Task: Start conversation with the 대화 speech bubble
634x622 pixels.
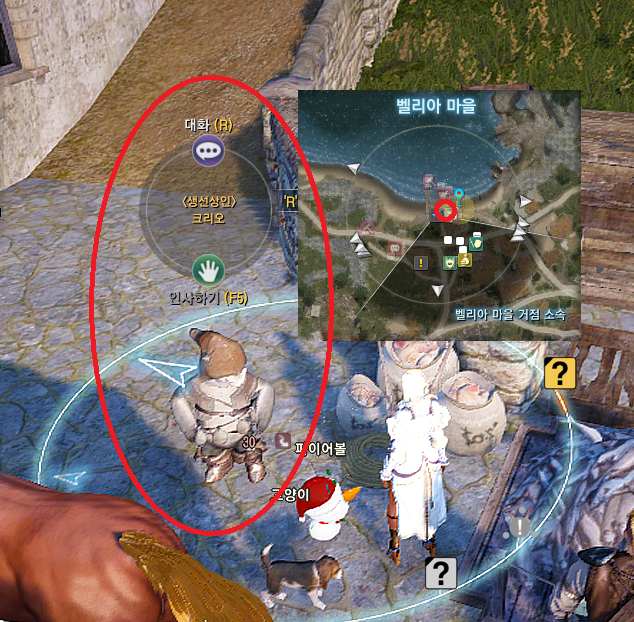Action: [x=208, y=152]
